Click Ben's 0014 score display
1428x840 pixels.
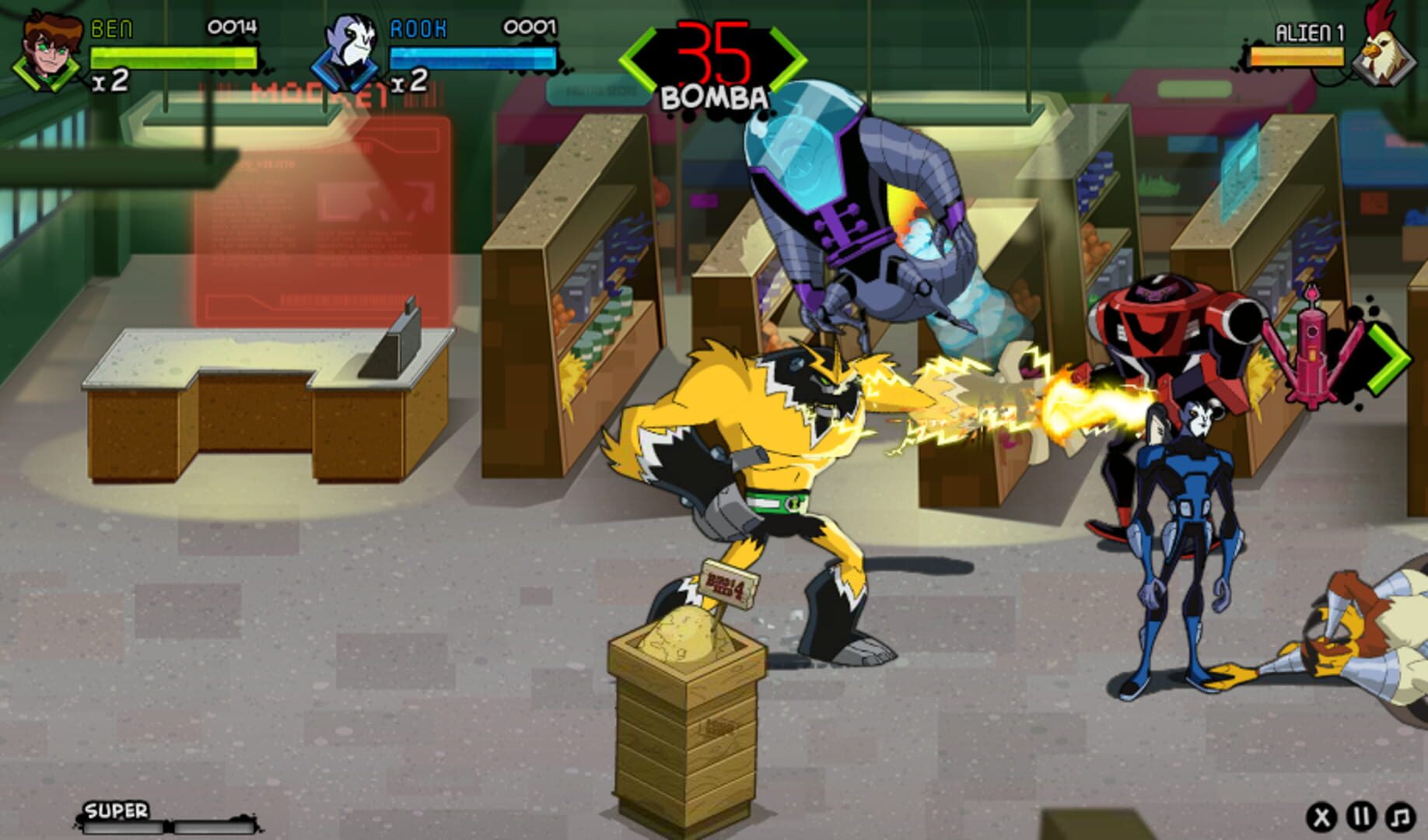click(231, 27)
